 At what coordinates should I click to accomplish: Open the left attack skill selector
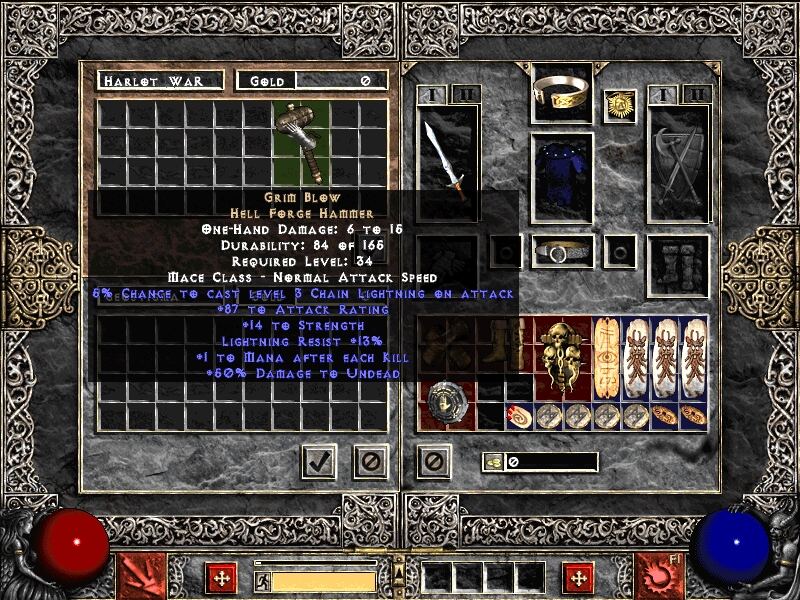[x=139, y=573]
